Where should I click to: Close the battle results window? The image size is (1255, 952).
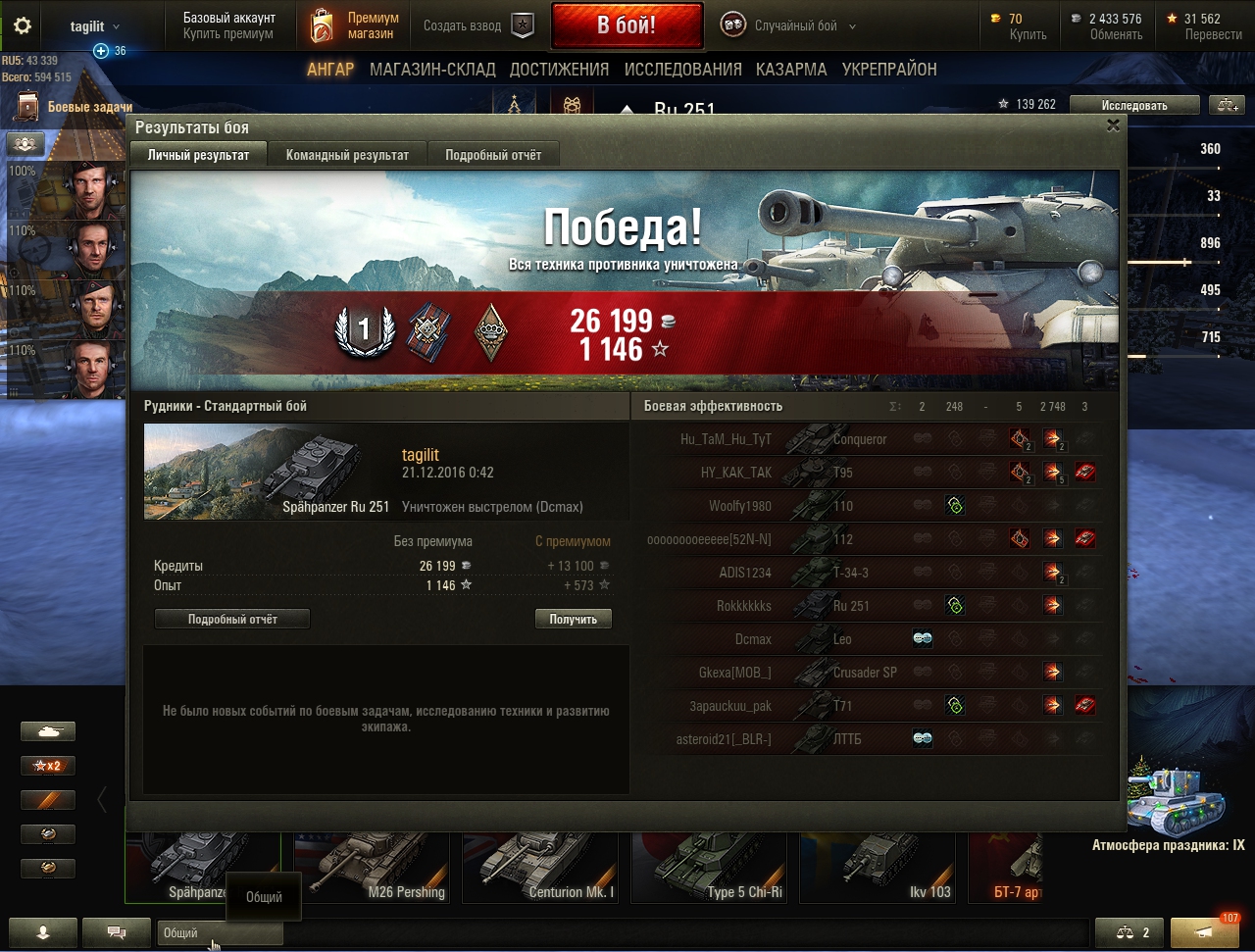point(1113,125)
